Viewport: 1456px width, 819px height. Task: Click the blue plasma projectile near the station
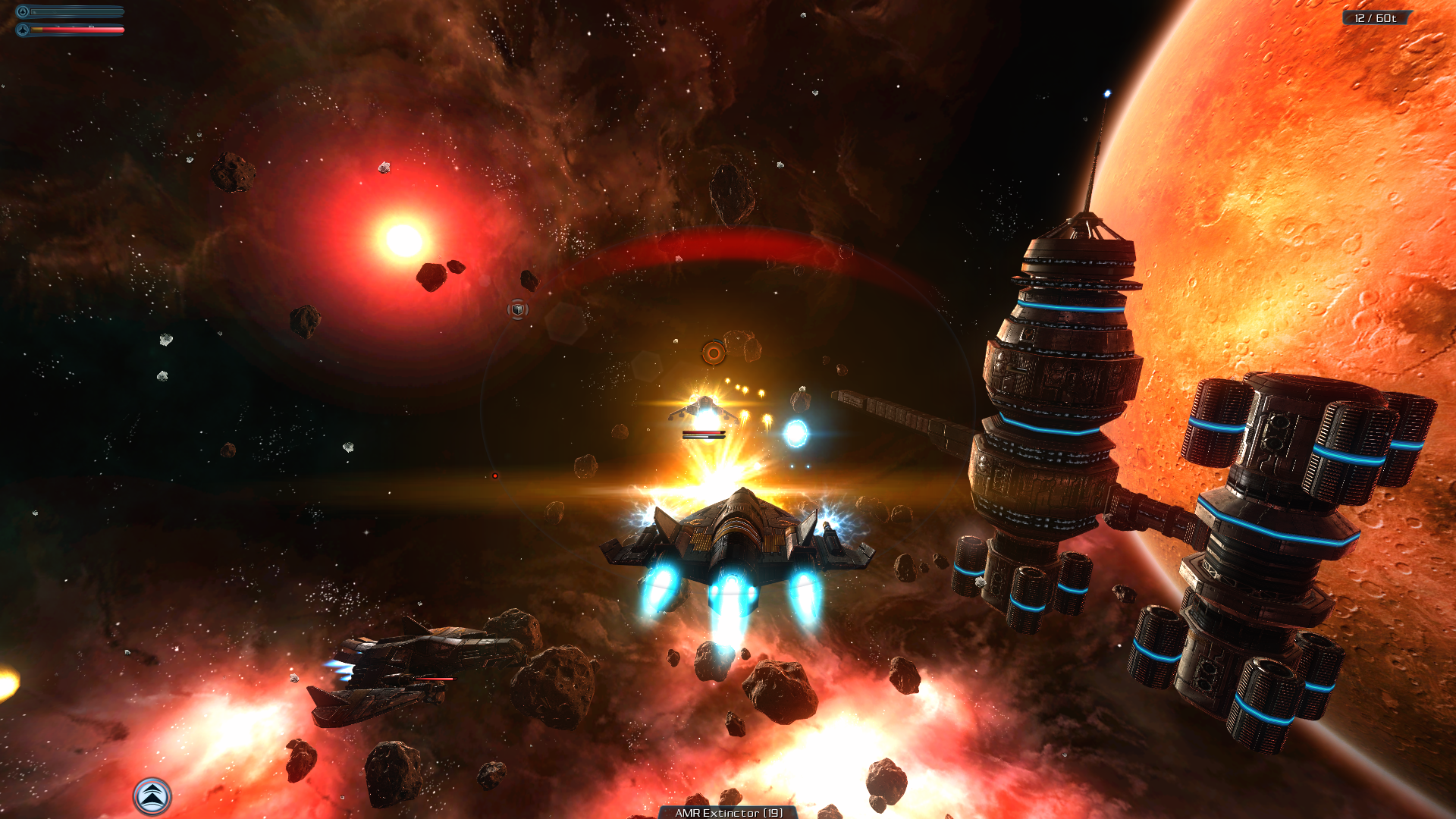click(x=797, y=432)
